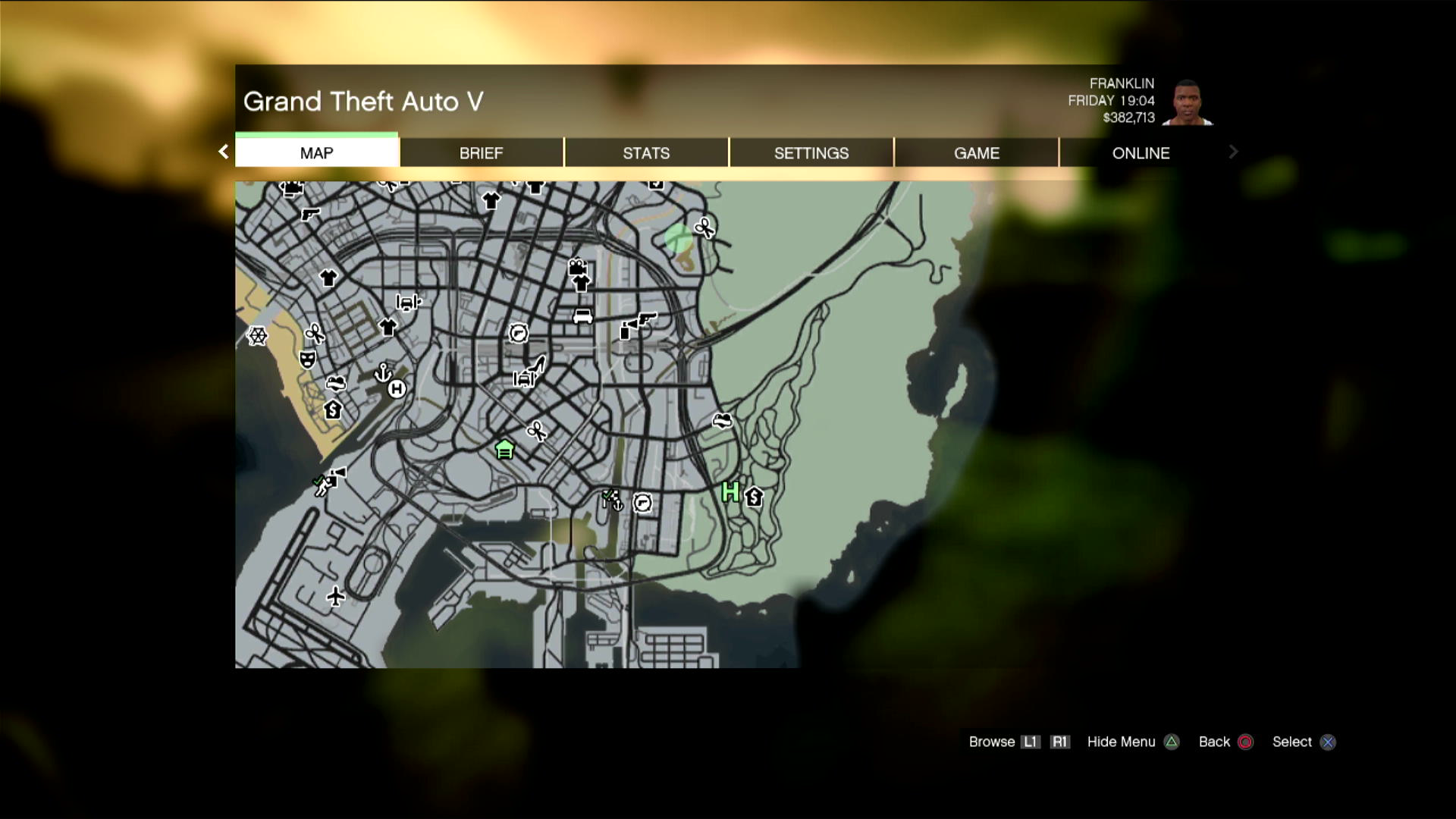
Task: Pick the Ferris wheel map marker
Action: pos(258,335)
